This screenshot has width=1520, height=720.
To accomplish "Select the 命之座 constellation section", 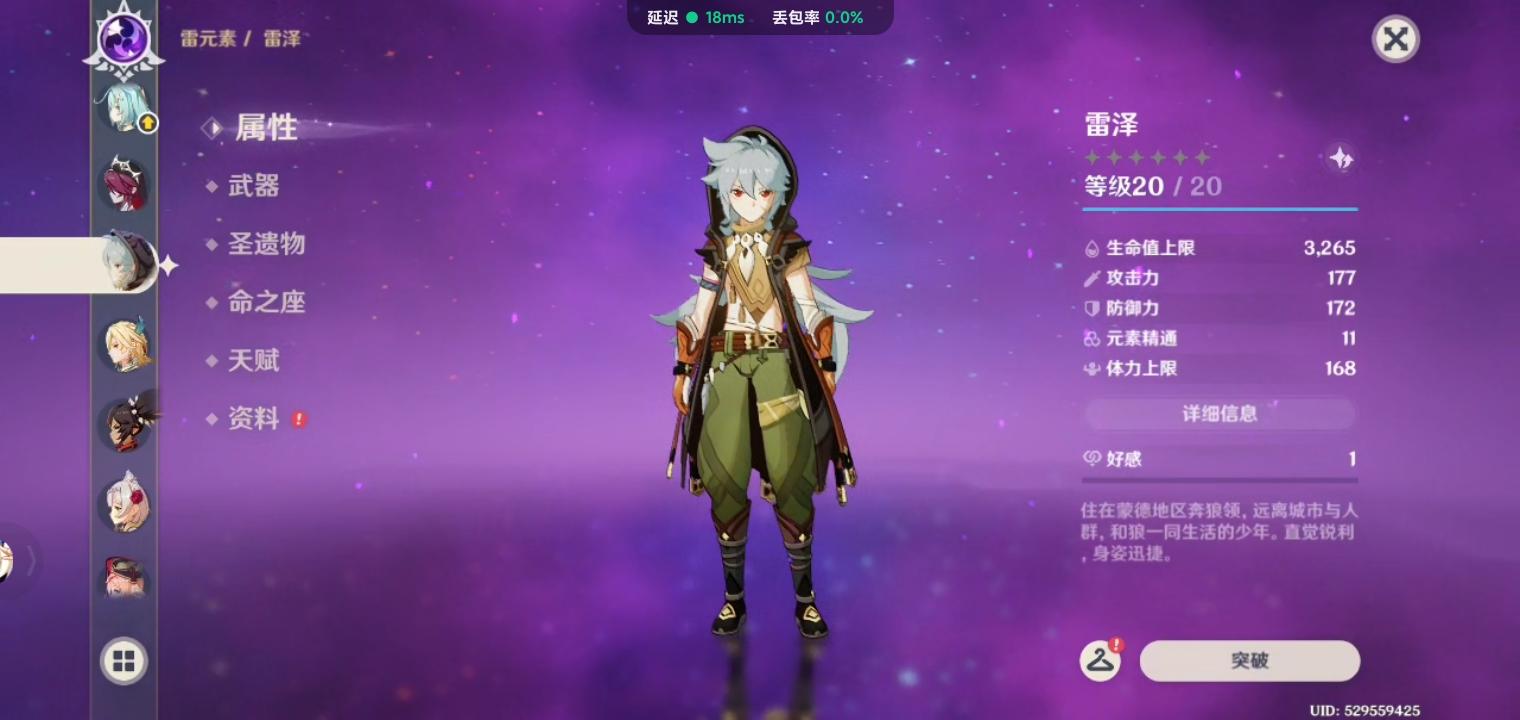I will [265, 303].
